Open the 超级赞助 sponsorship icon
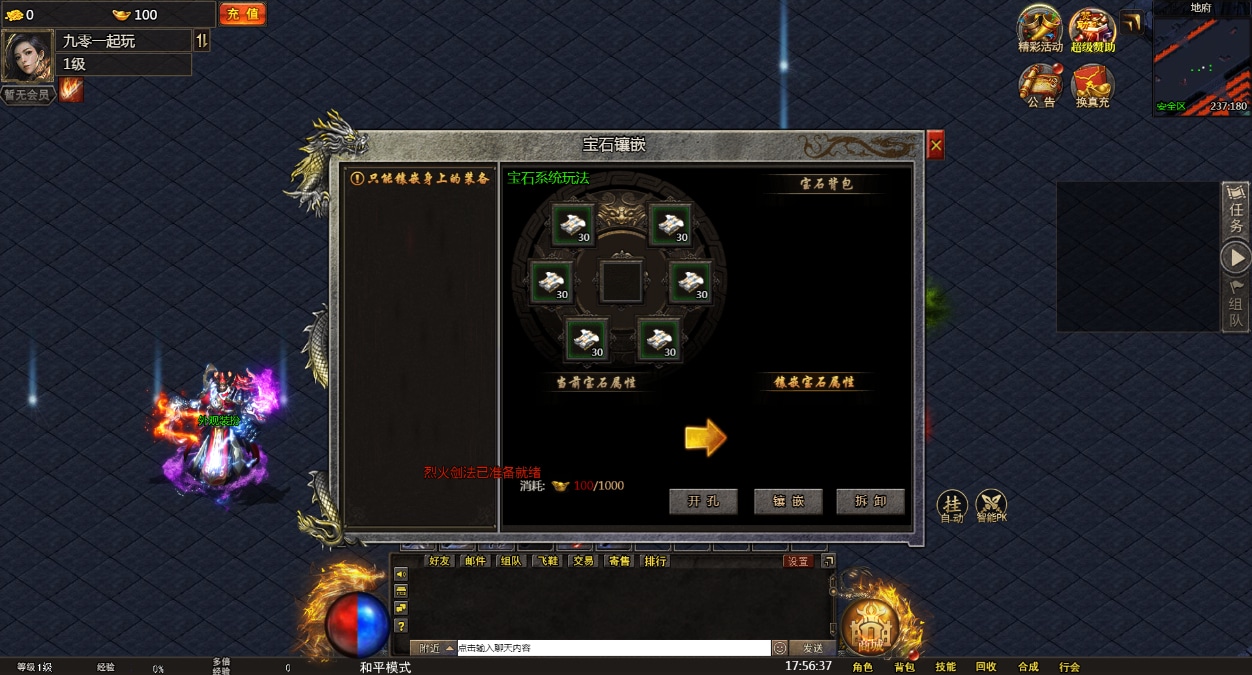This screenshot has height=675, width=1252. pos(1092,28)
